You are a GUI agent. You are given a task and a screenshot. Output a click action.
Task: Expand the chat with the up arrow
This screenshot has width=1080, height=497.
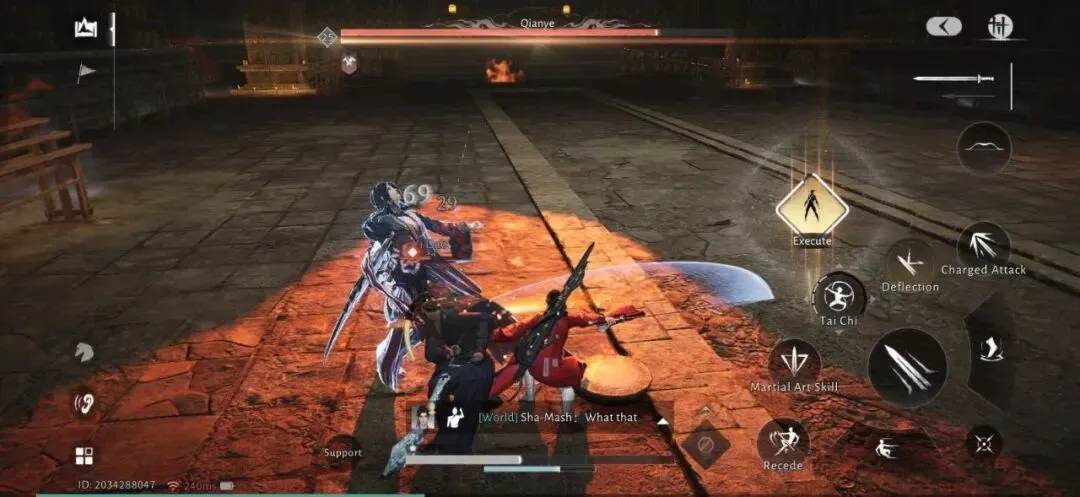(x=661, y=421)
